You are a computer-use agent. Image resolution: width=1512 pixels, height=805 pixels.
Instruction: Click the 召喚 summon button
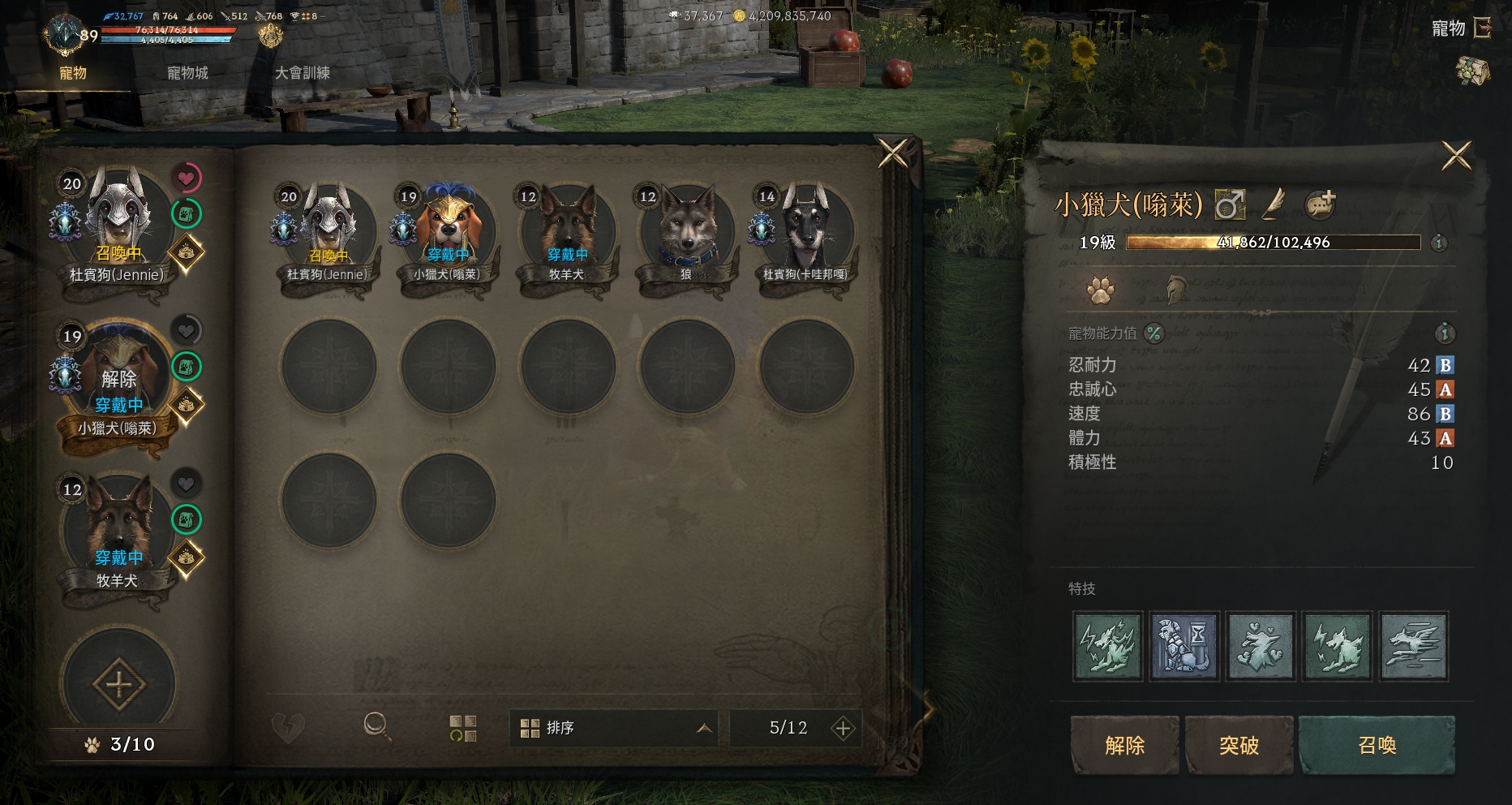[x=1377, y=745]
